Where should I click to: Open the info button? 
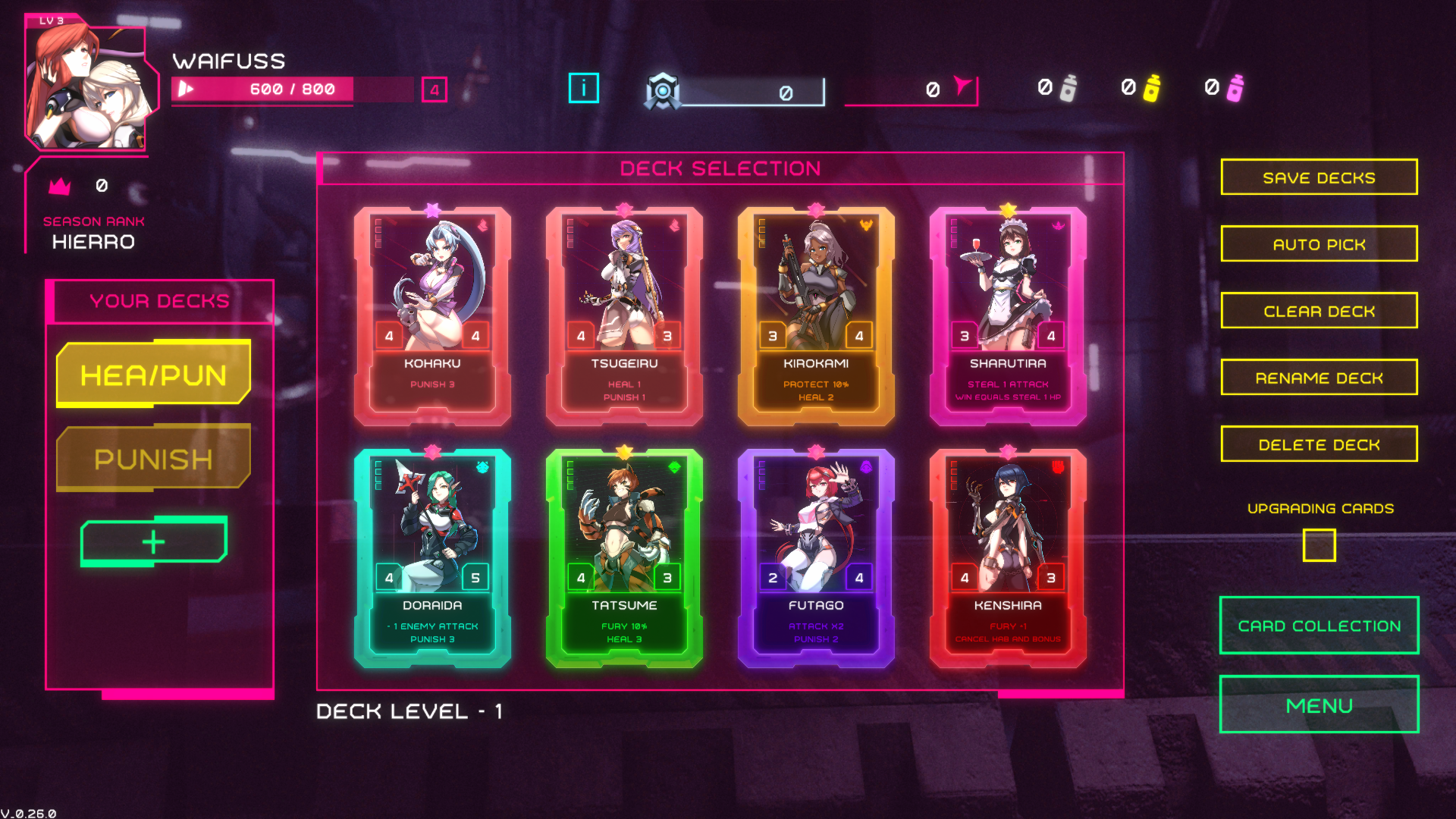tap(583, 88)
